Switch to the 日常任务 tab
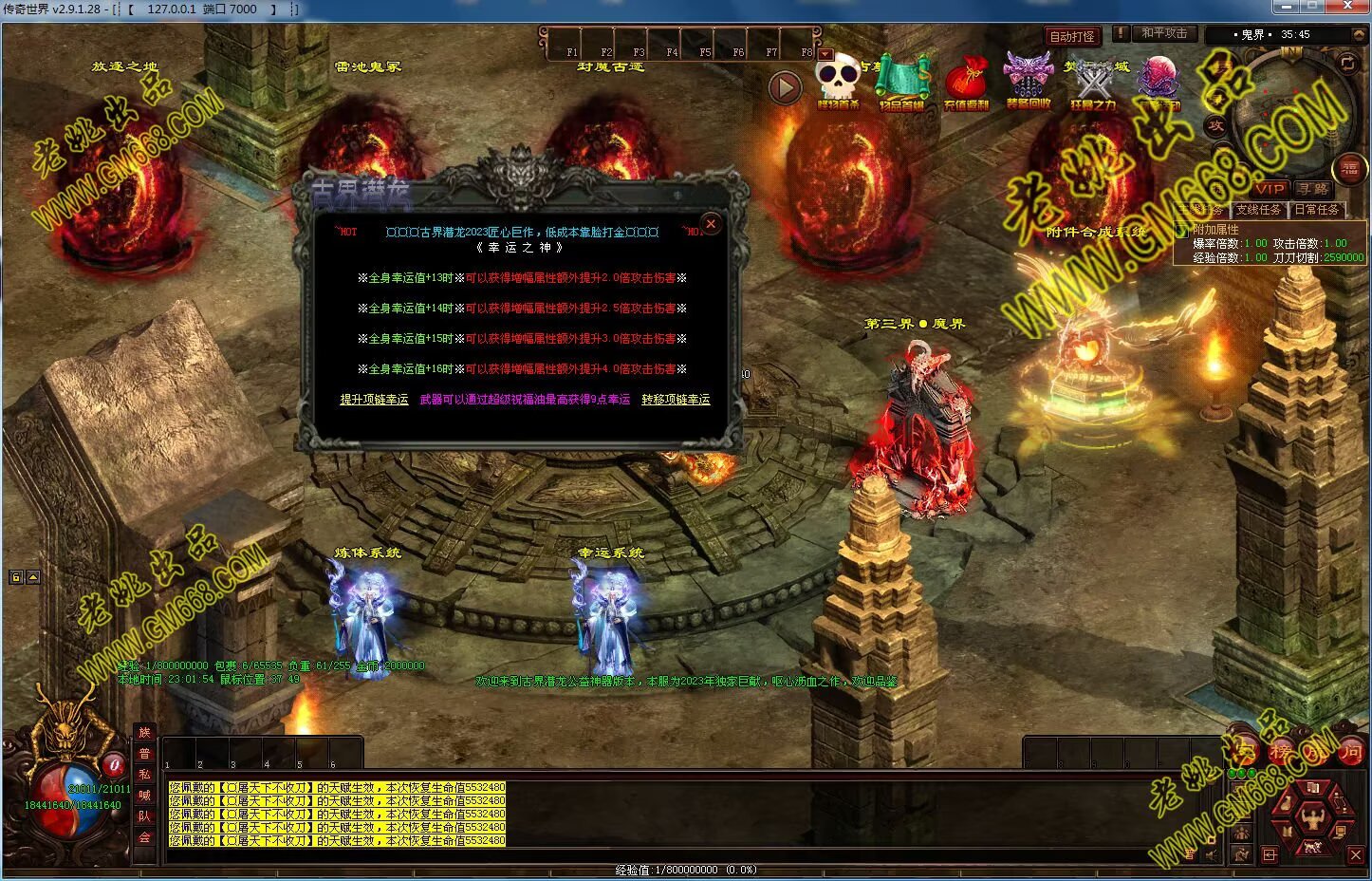The width and height of the screenshot is (1372, 881). click(x=1317, y=210)
